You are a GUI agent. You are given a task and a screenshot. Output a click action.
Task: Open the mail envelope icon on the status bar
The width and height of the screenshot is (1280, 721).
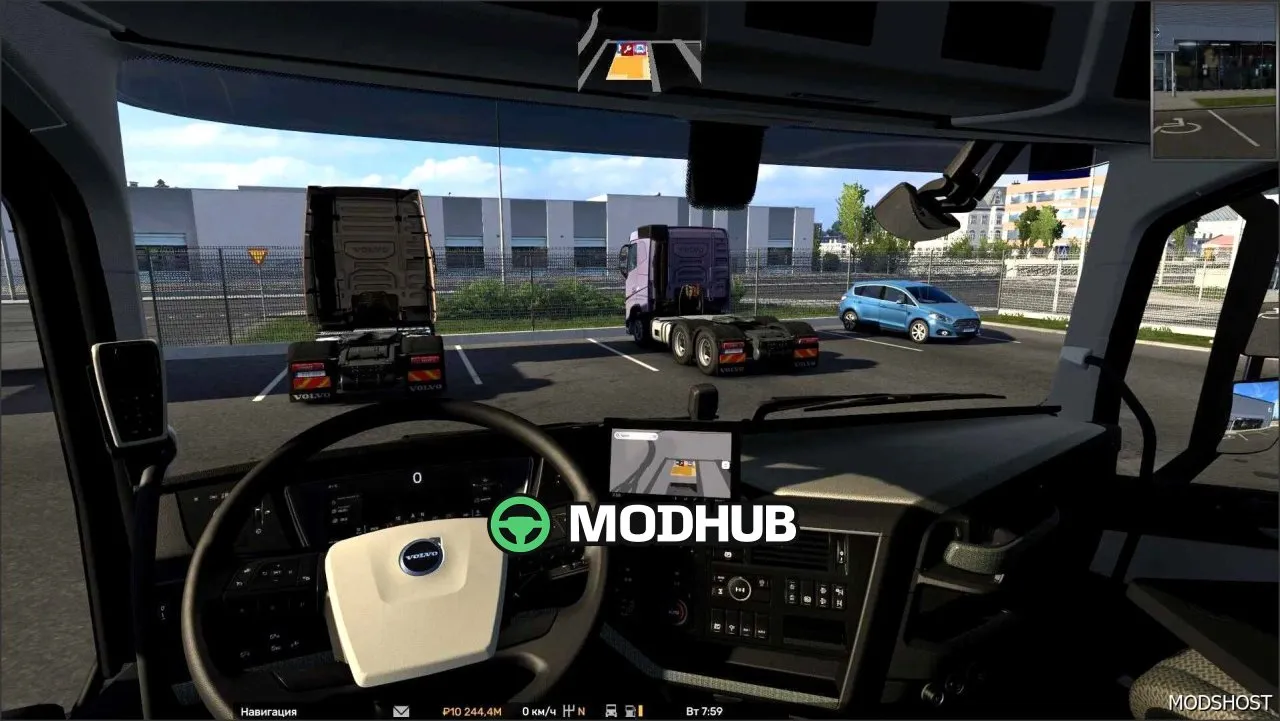point(400,711)
